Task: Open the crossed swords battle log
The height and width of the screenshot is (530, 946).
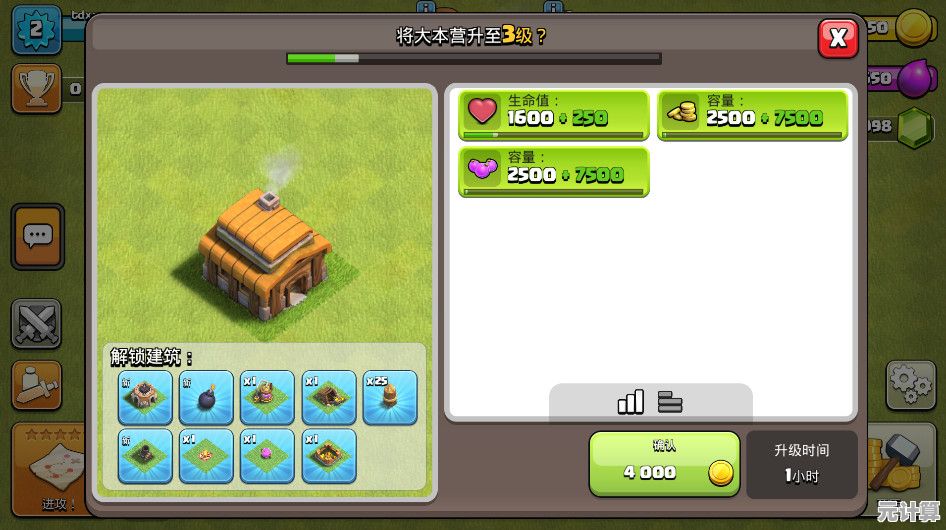Action: (x=37, y=323)
